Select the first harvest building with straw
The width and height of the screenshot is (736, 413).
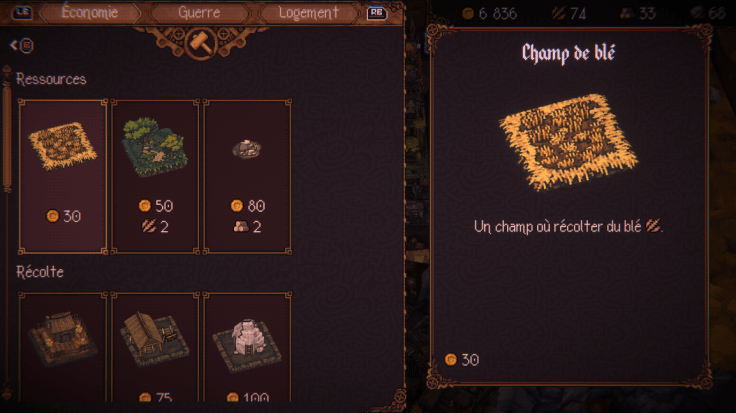pyautogui.click(x=62, y=345)
